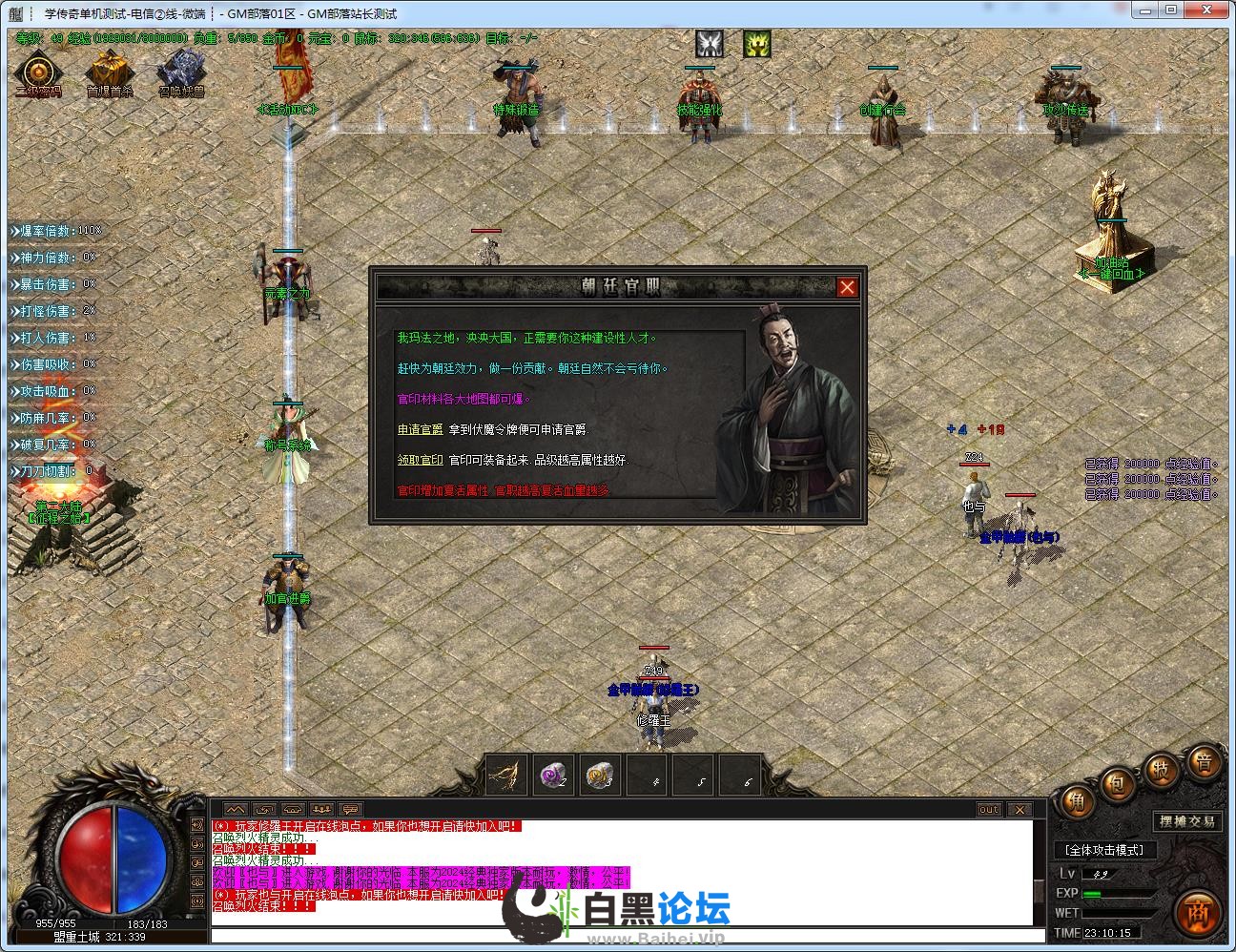Open the bag with 包 button
The width and height of the screenshot is (1236, 952).
click(x=1117, y=784)
